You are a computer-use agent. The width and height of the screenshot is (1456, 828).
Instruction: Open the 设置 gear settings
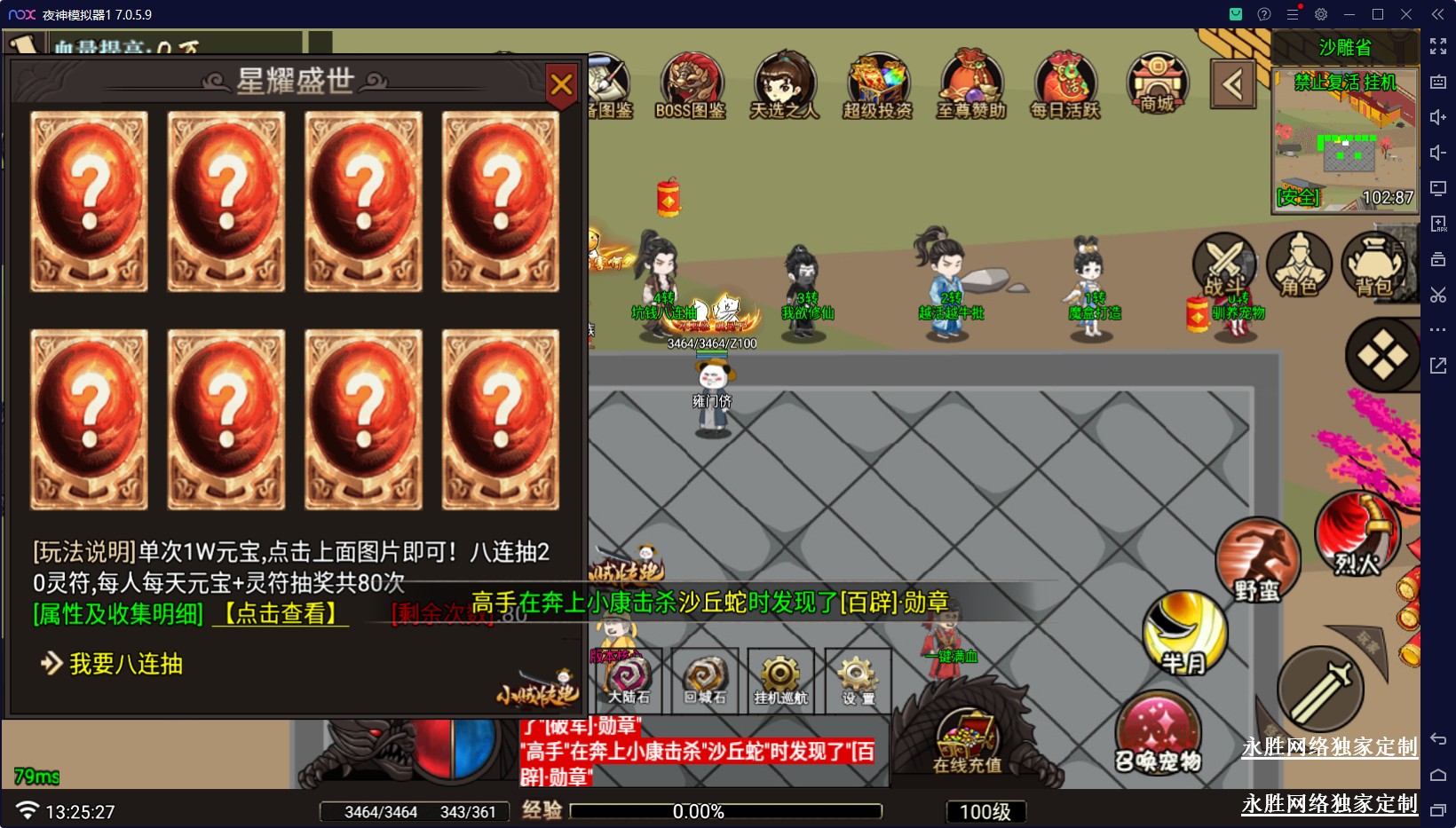pyautogui.click(x=858, y=681)
